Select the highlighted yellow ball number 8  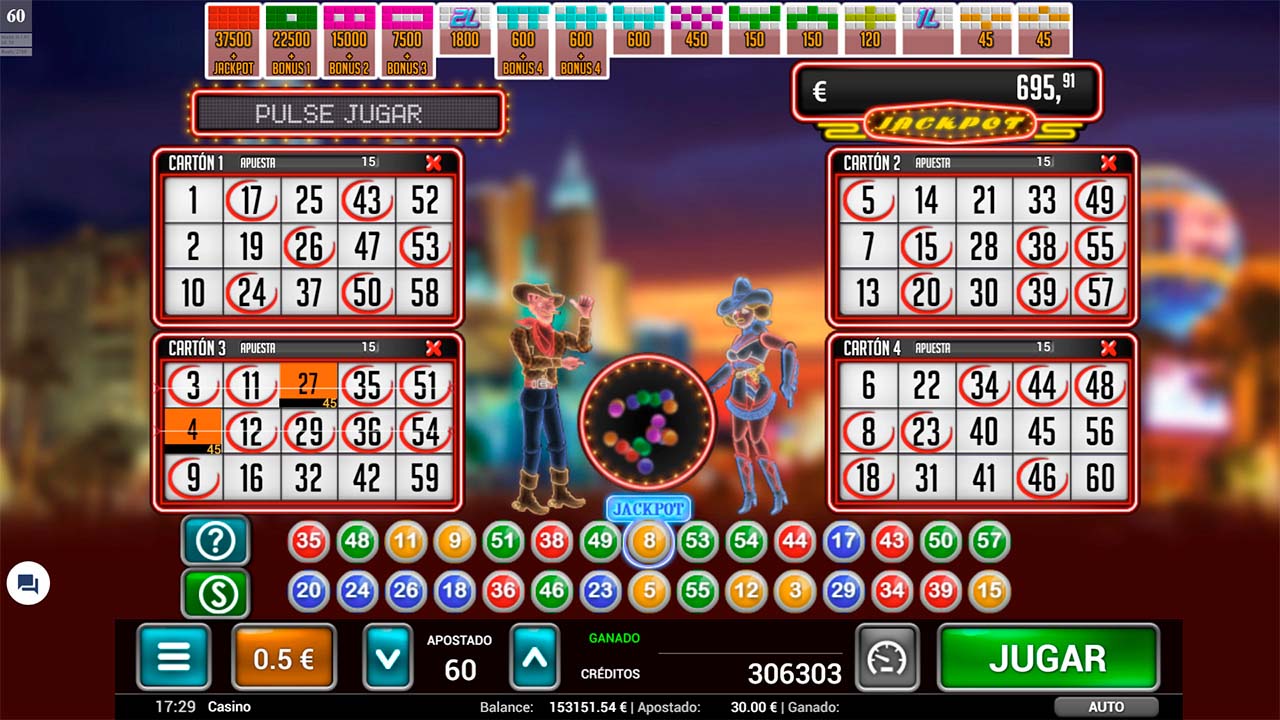[649, 541]
